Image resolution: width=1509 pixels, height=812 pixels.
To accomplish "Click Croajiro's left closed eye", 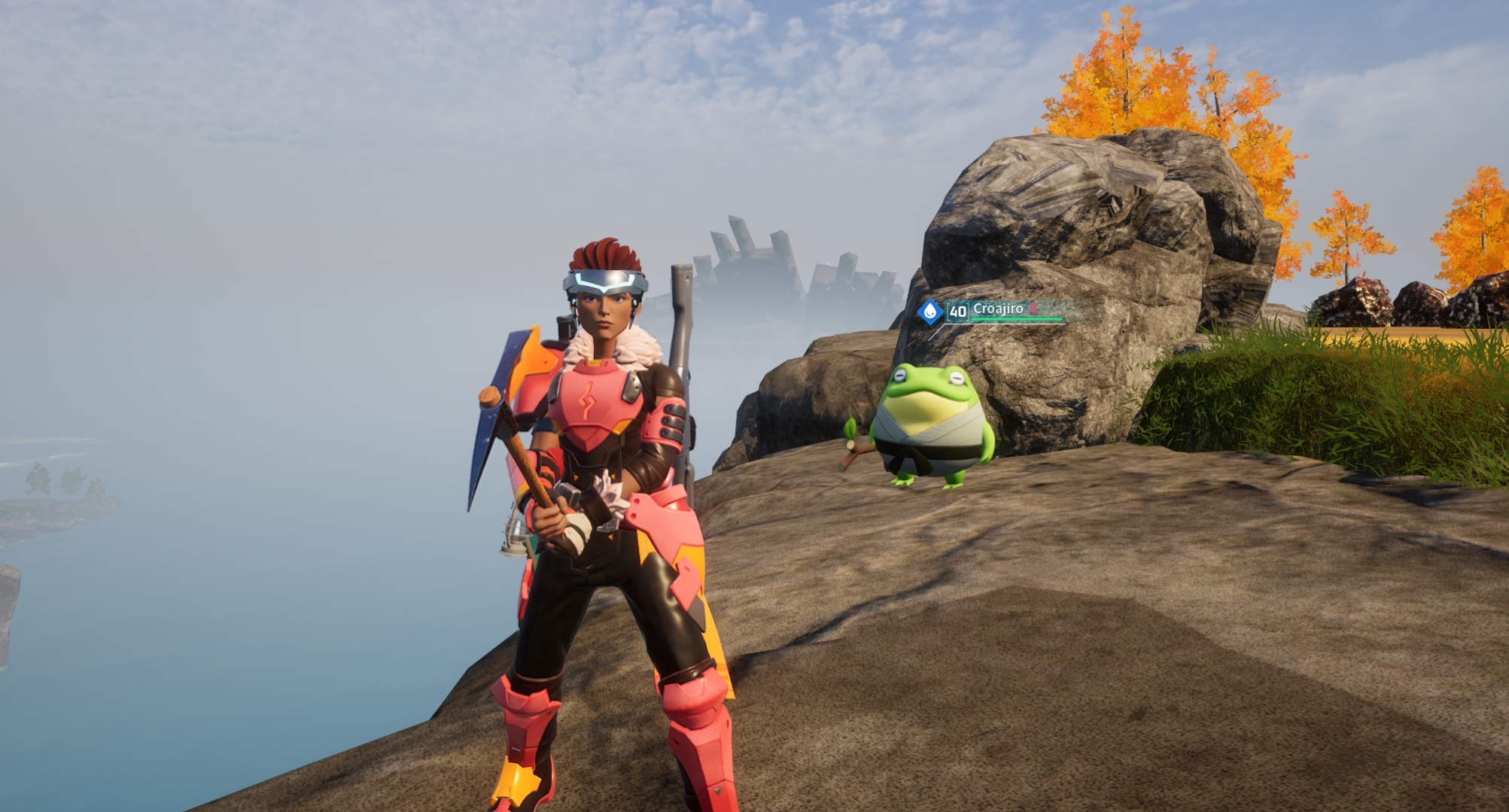I will point(900,376).
